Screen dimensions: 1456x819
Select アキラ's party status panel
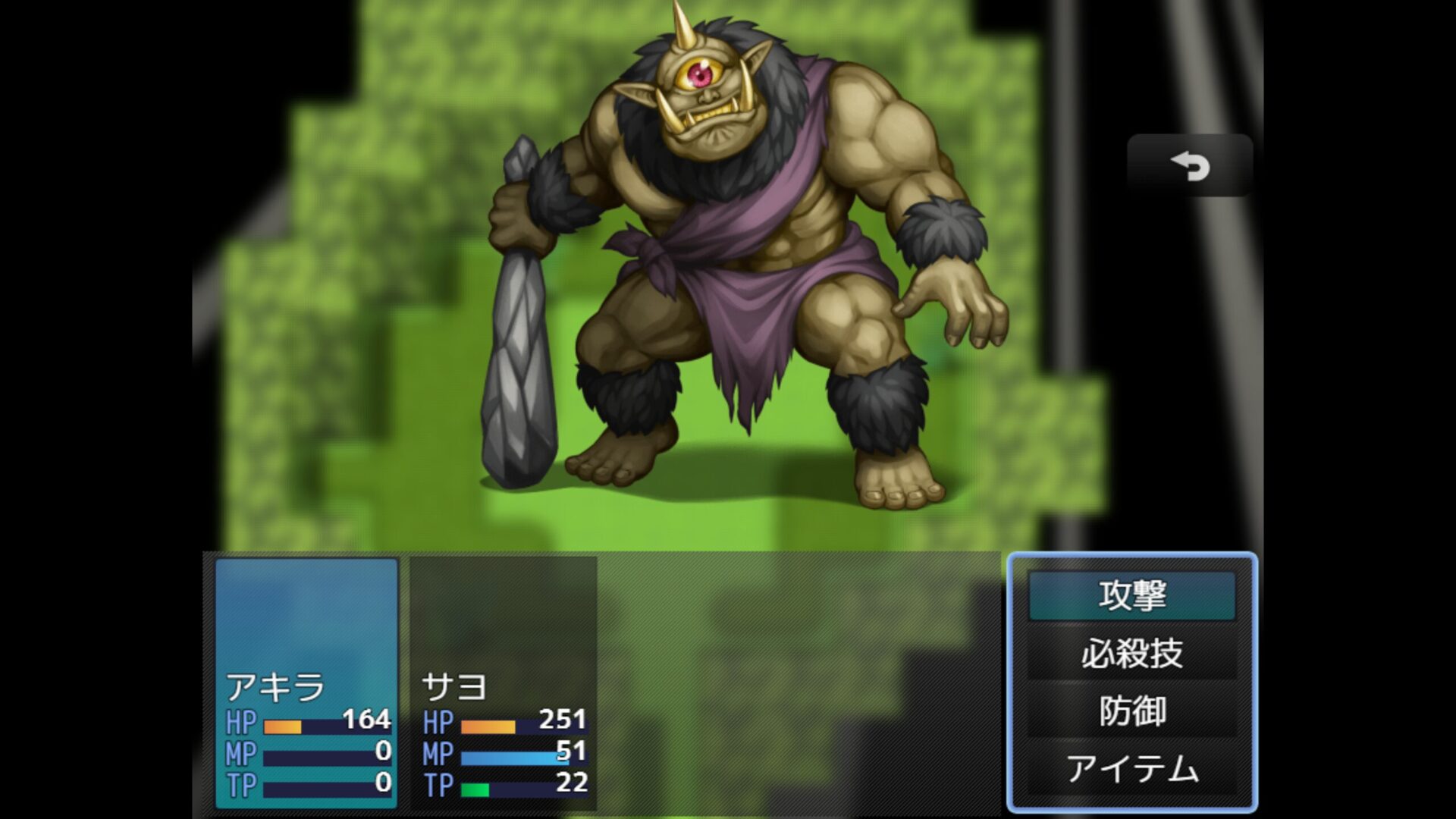click(307, 682)
